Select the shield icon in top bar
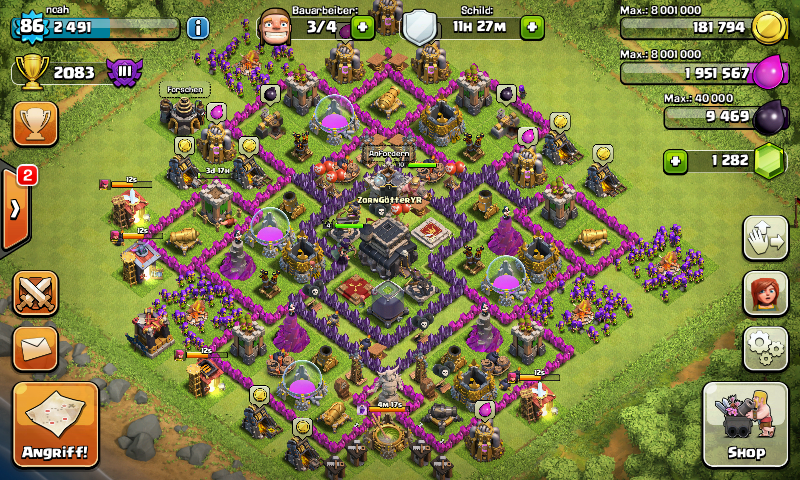The image size is (800, 480). click(418, 27)
